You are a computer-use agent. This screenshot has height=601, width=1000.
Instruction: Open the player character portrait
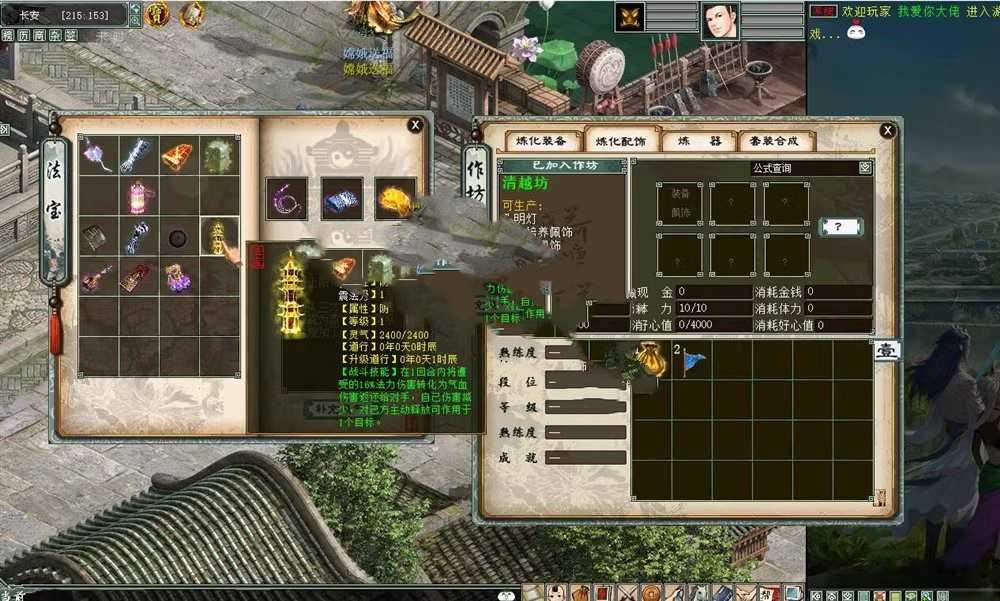721,20
